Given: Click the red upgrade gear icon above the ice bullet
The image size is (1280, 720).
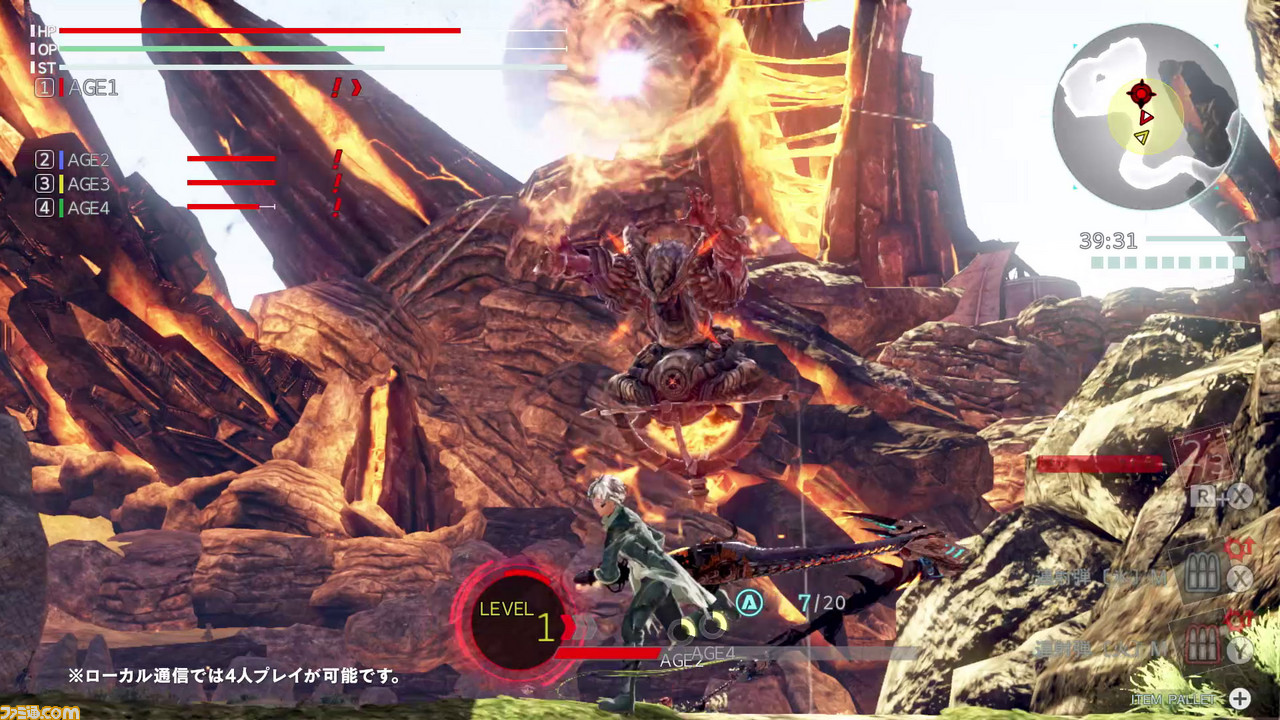Looking at the screenshot, I should pos(1237,548).
